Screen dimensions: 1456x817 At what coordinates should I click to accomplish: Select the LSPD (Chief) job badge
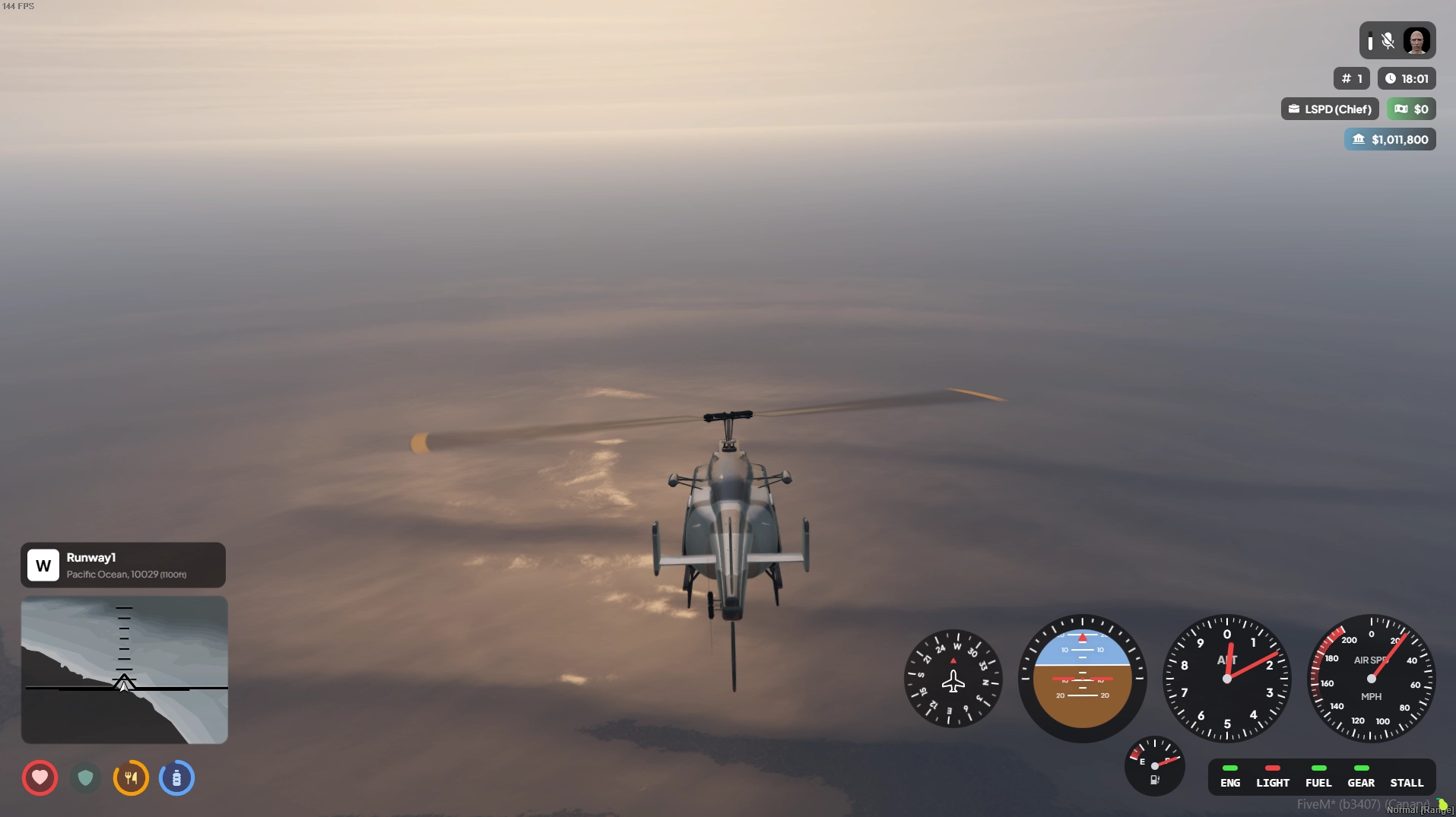[1329, 109]
